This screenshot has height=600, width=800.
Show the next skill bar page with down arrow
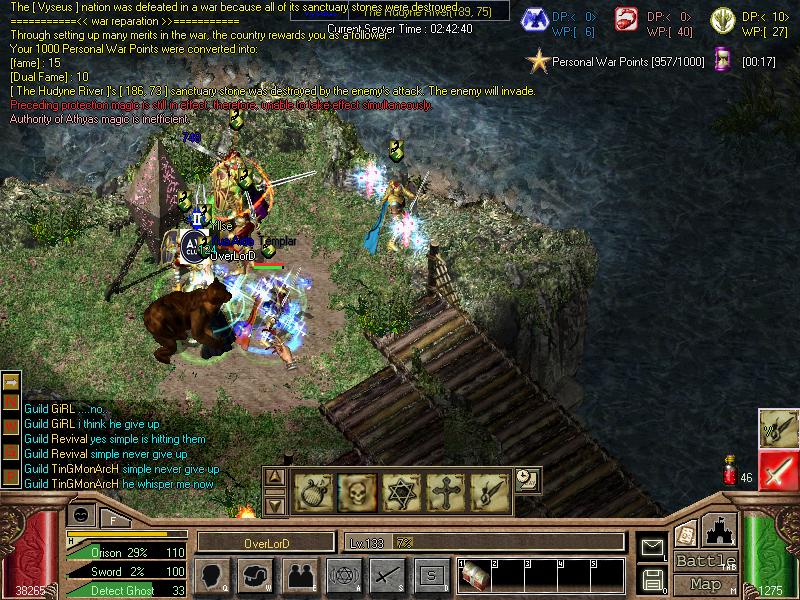[275, 505]
